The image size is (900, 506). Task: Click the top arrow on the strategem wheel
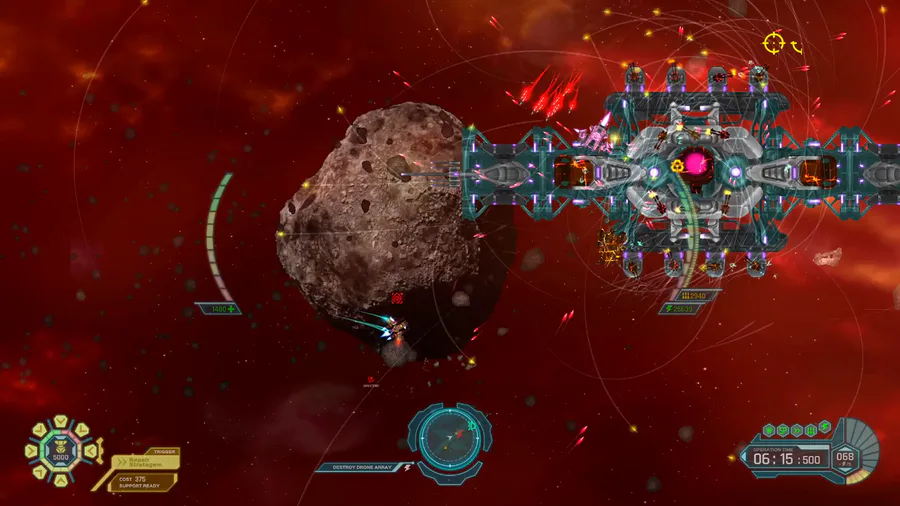(x=59, y=422)
